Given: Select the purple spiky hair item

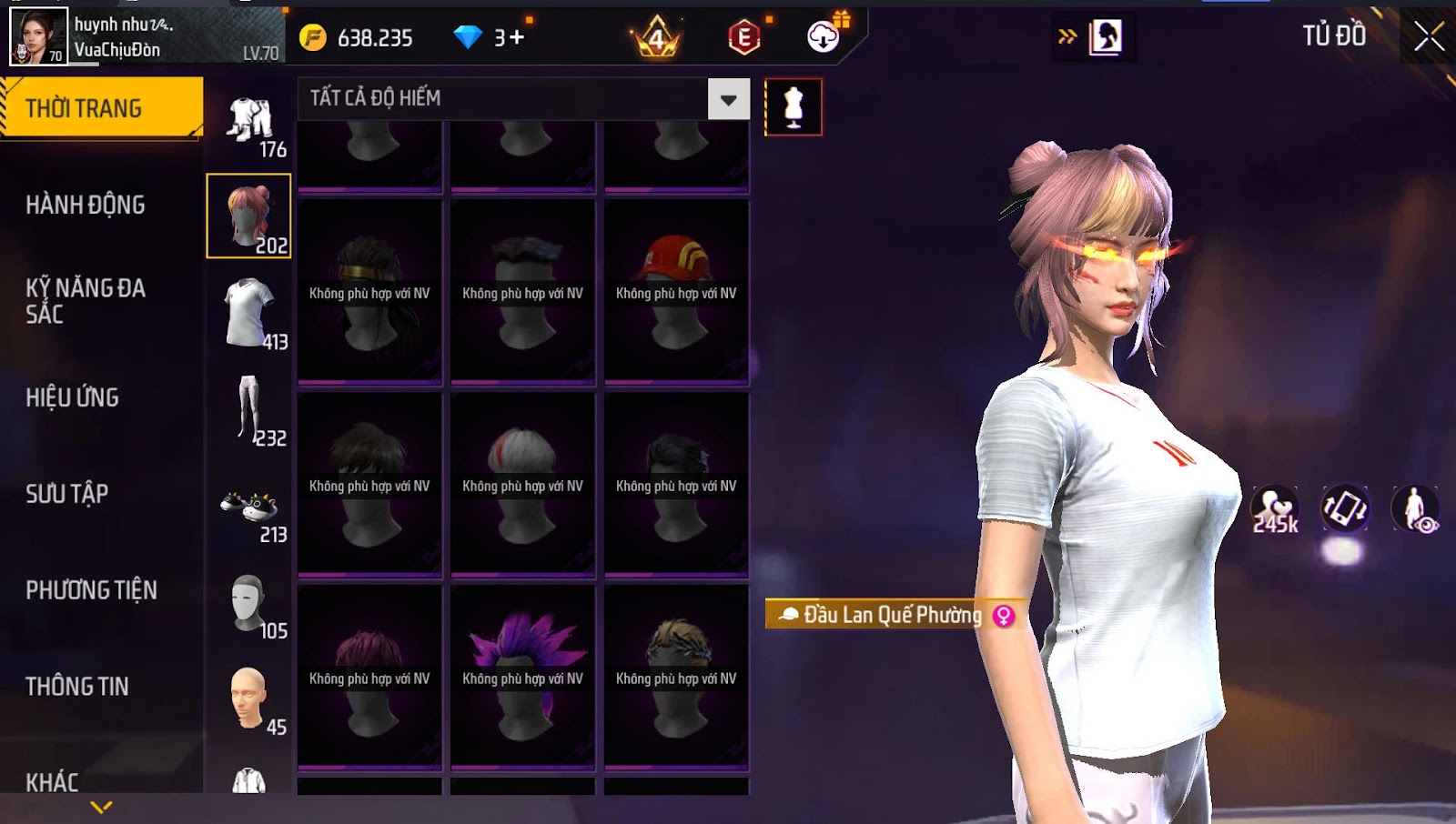Looking at the screenshot, I should [x=522, y=677].
